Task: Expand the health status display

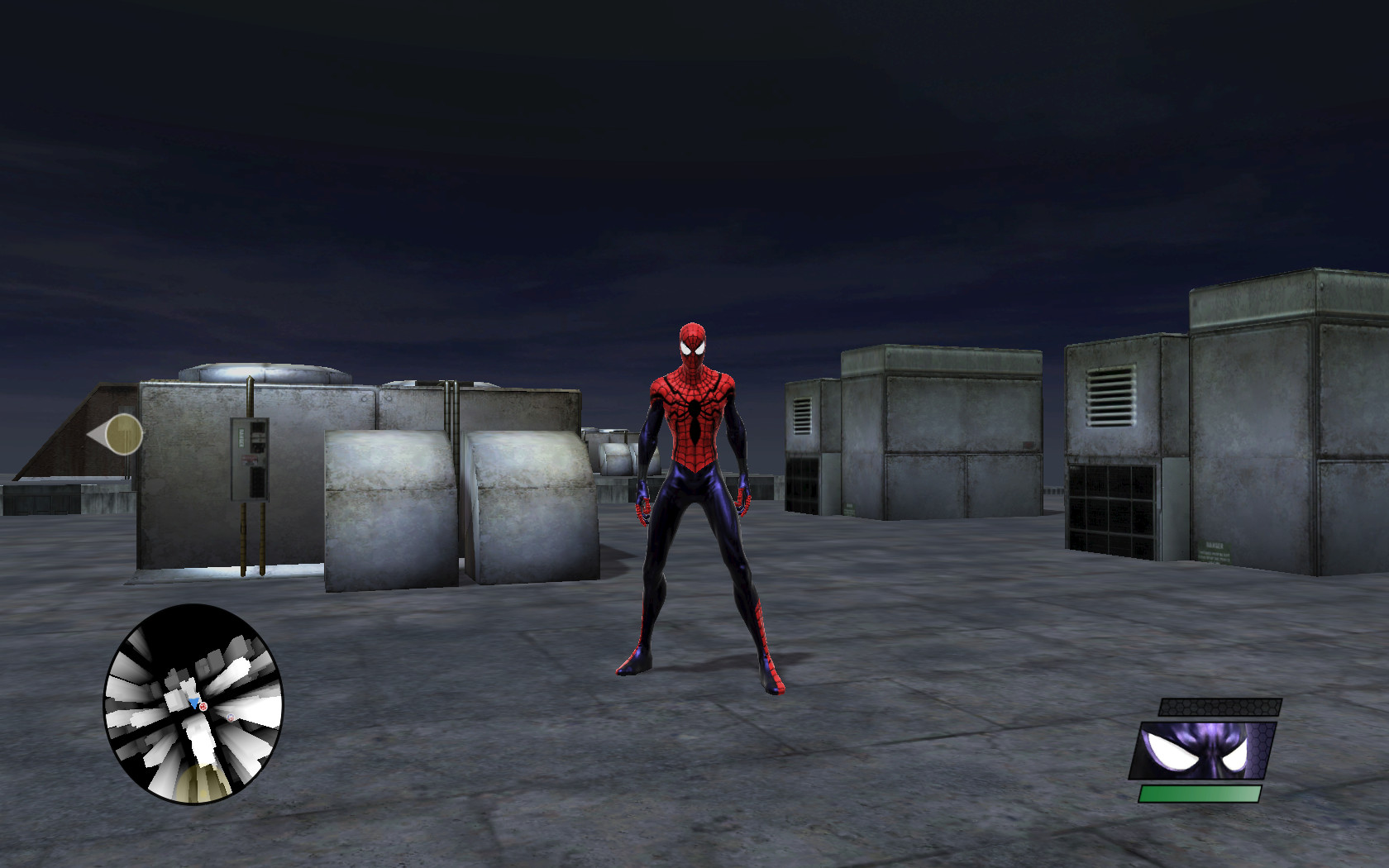Action: (x=1200, y=794)
